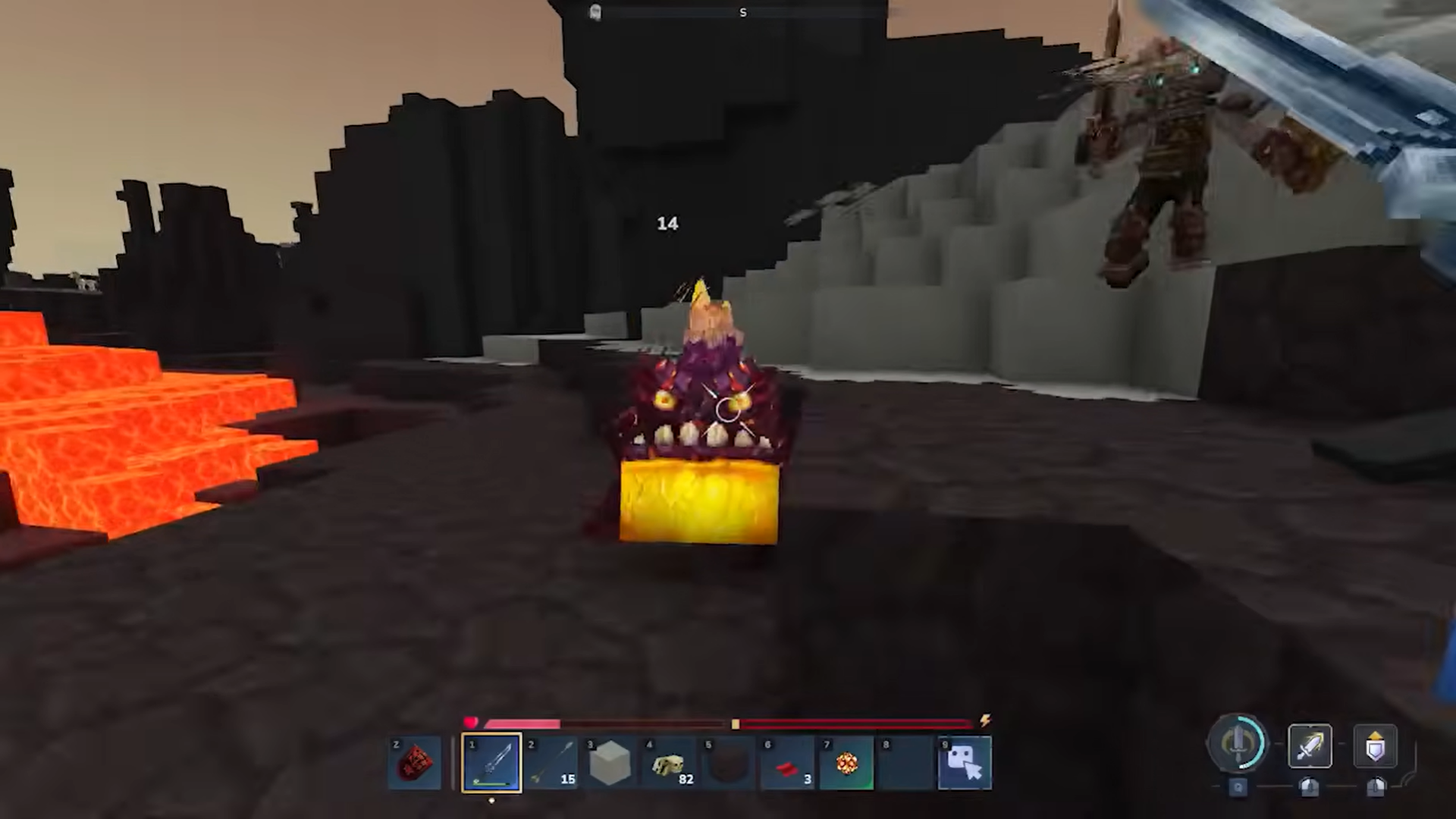Click the Q ability cooldown dial
Screen dimensions: 1456x819
click(x=1238, y=745)
